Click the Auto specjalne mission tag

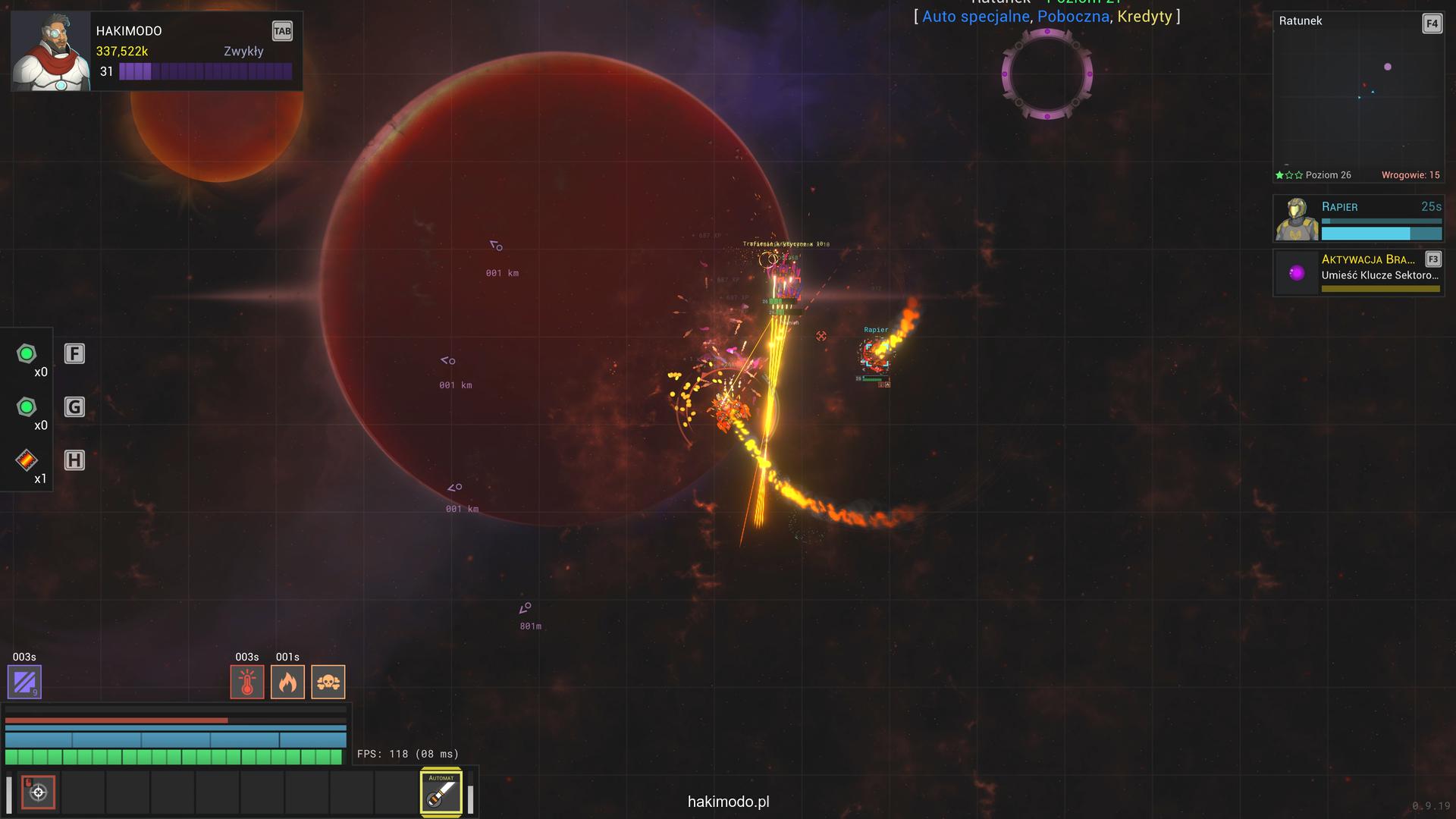point(975,17)
